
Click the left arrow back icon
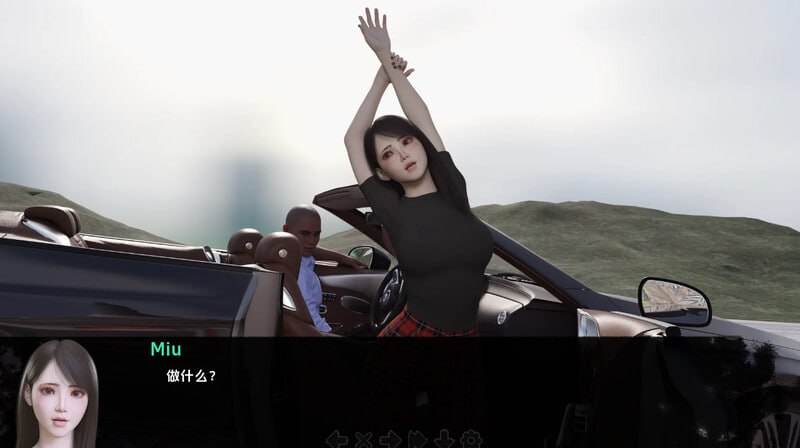click(x=337, y=438)
